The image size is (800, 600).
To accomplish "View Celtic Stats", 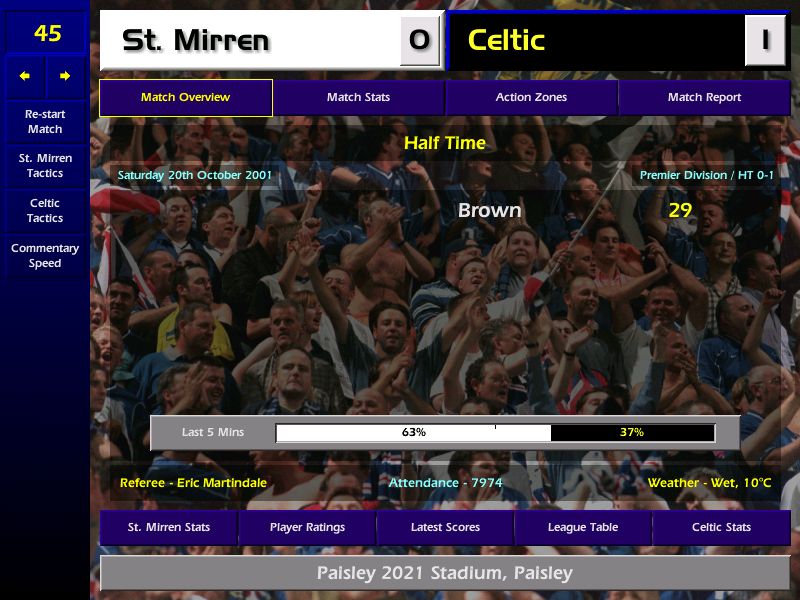I will [721, 527].
